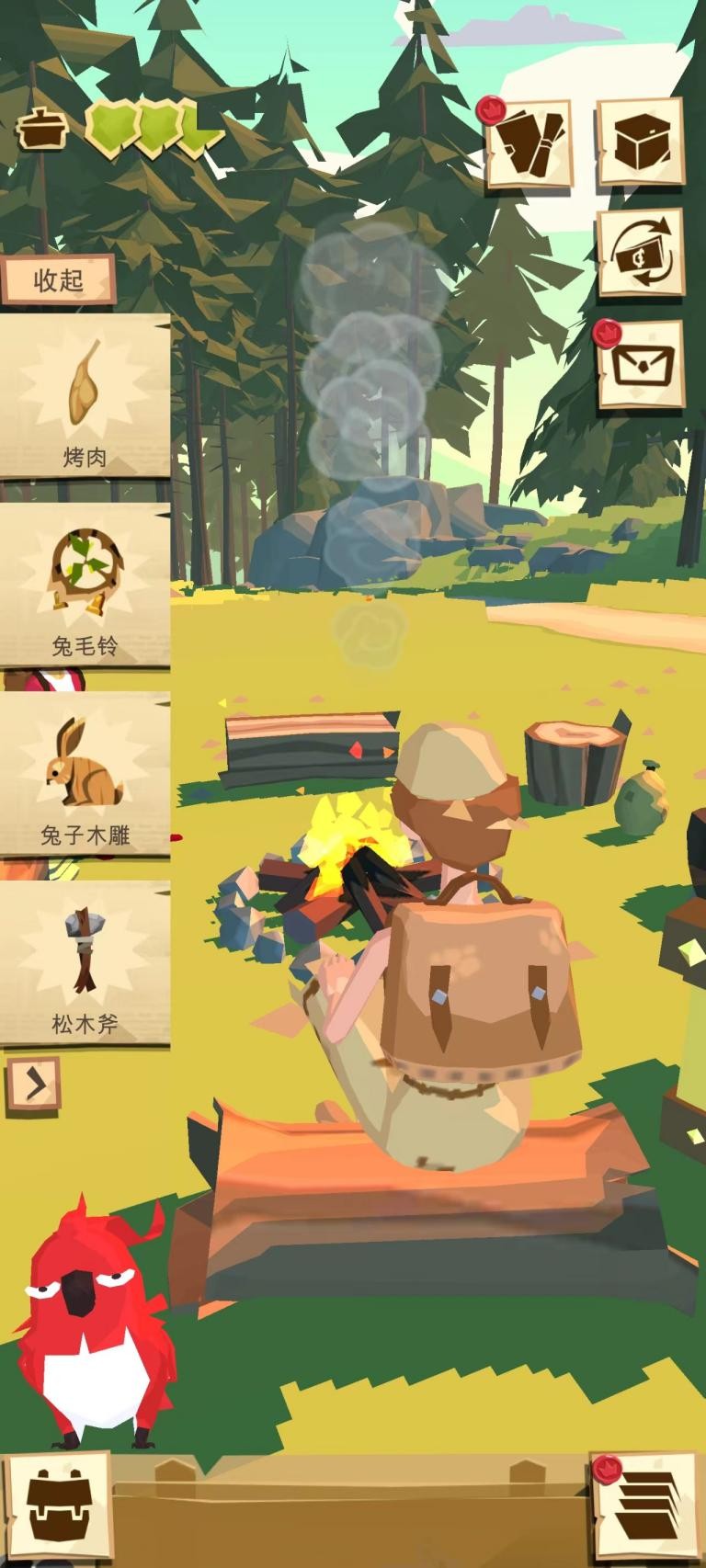The image size is (706, 1568).
Task: Select the 松木斧 pine axe recipe
Action: coord(85,964)
